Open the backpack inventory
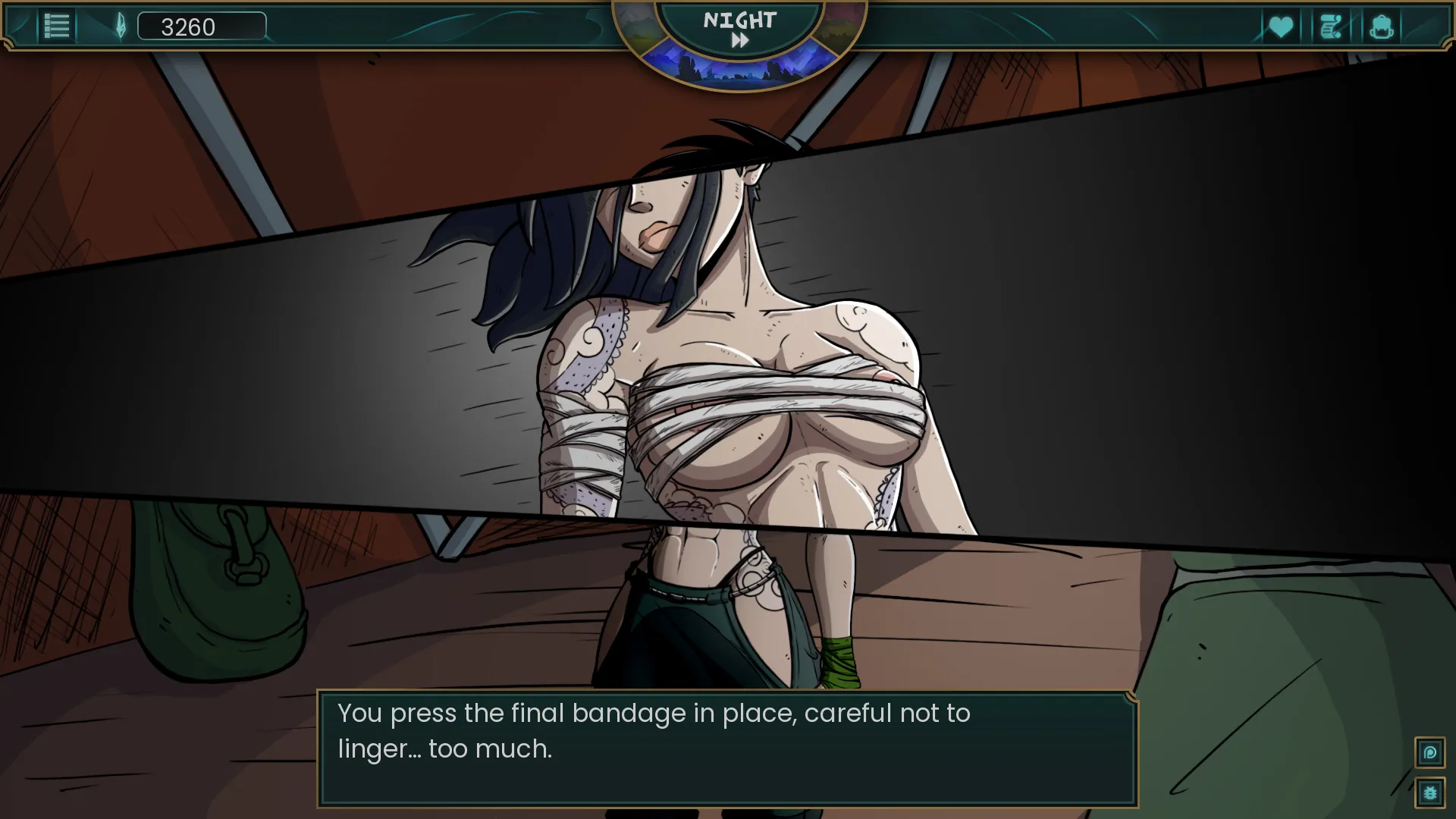 coord(1382,27)
